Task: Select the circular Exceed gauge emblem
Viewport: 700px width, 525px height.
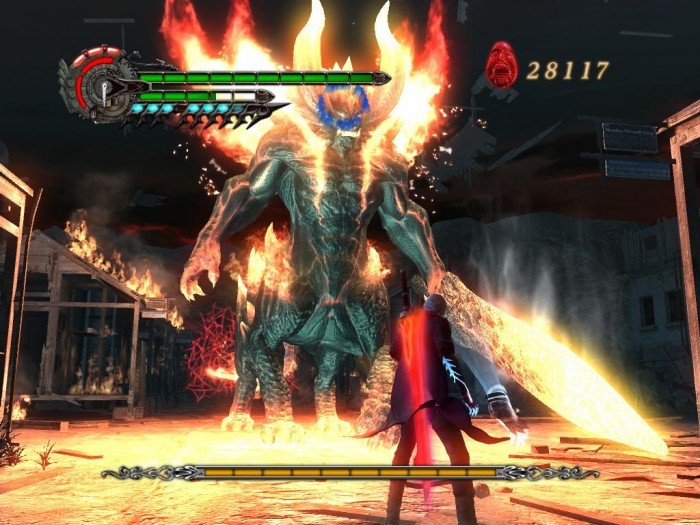Action: (103, 87)
